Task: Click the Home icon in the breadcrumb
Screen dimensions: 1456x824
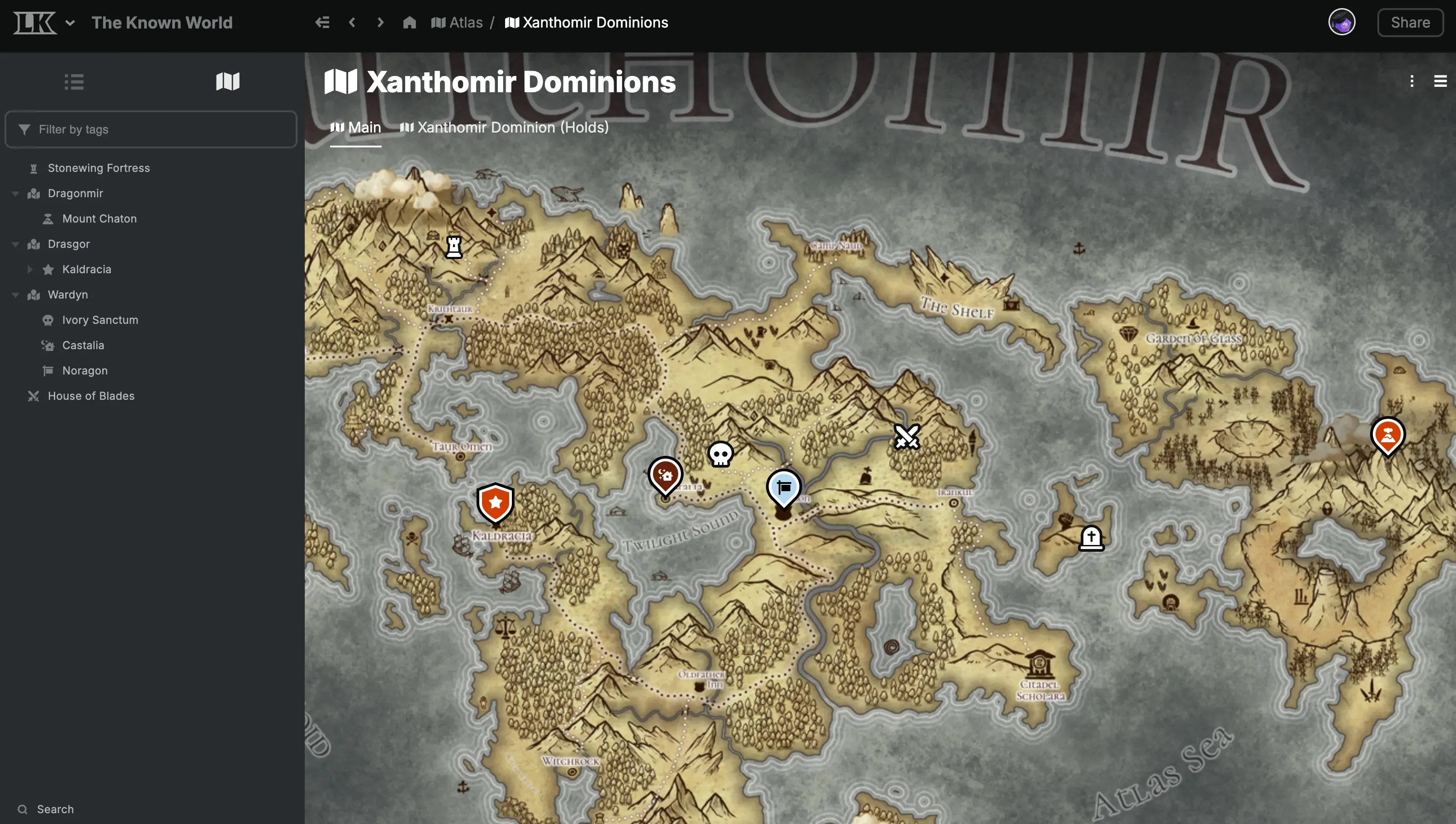Action: click(x=409, y=22)
